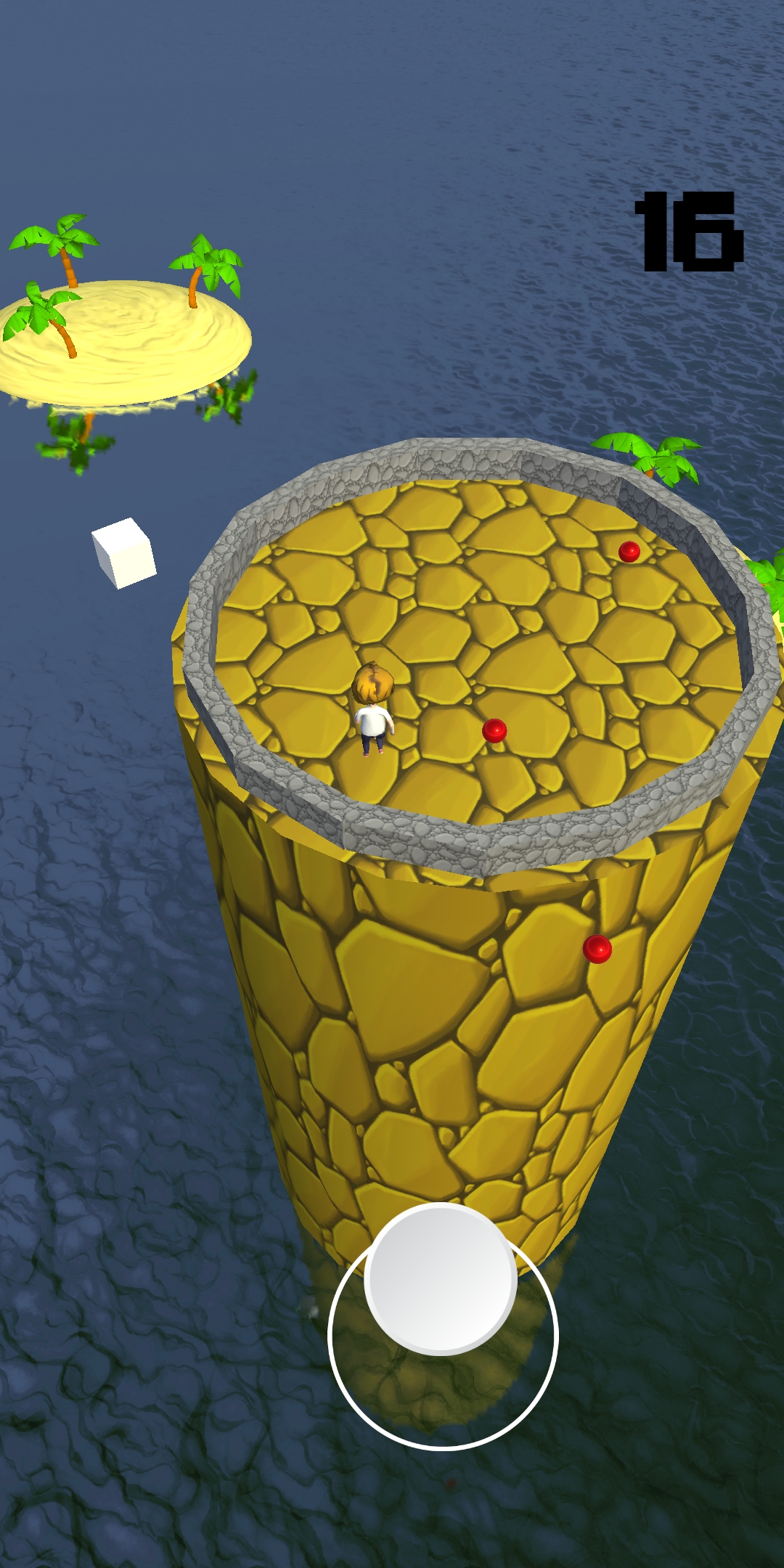Tap the white virtual joystick knob
The height and width of the screenshot is (1568, 784).
point(441,1278)
